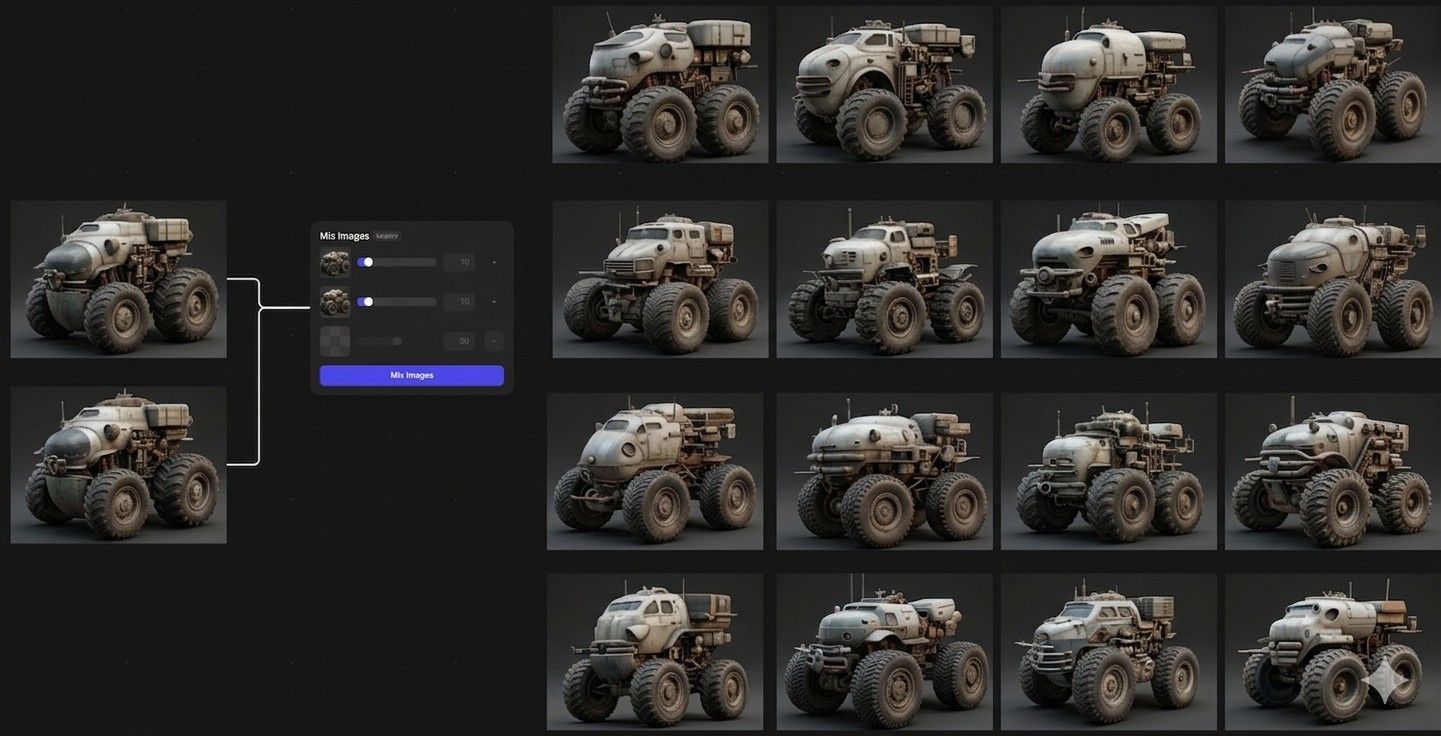Screen dimensions: 1441x736
Task: Open the bottom-right generated truck image
Action: coord(1331,652)
